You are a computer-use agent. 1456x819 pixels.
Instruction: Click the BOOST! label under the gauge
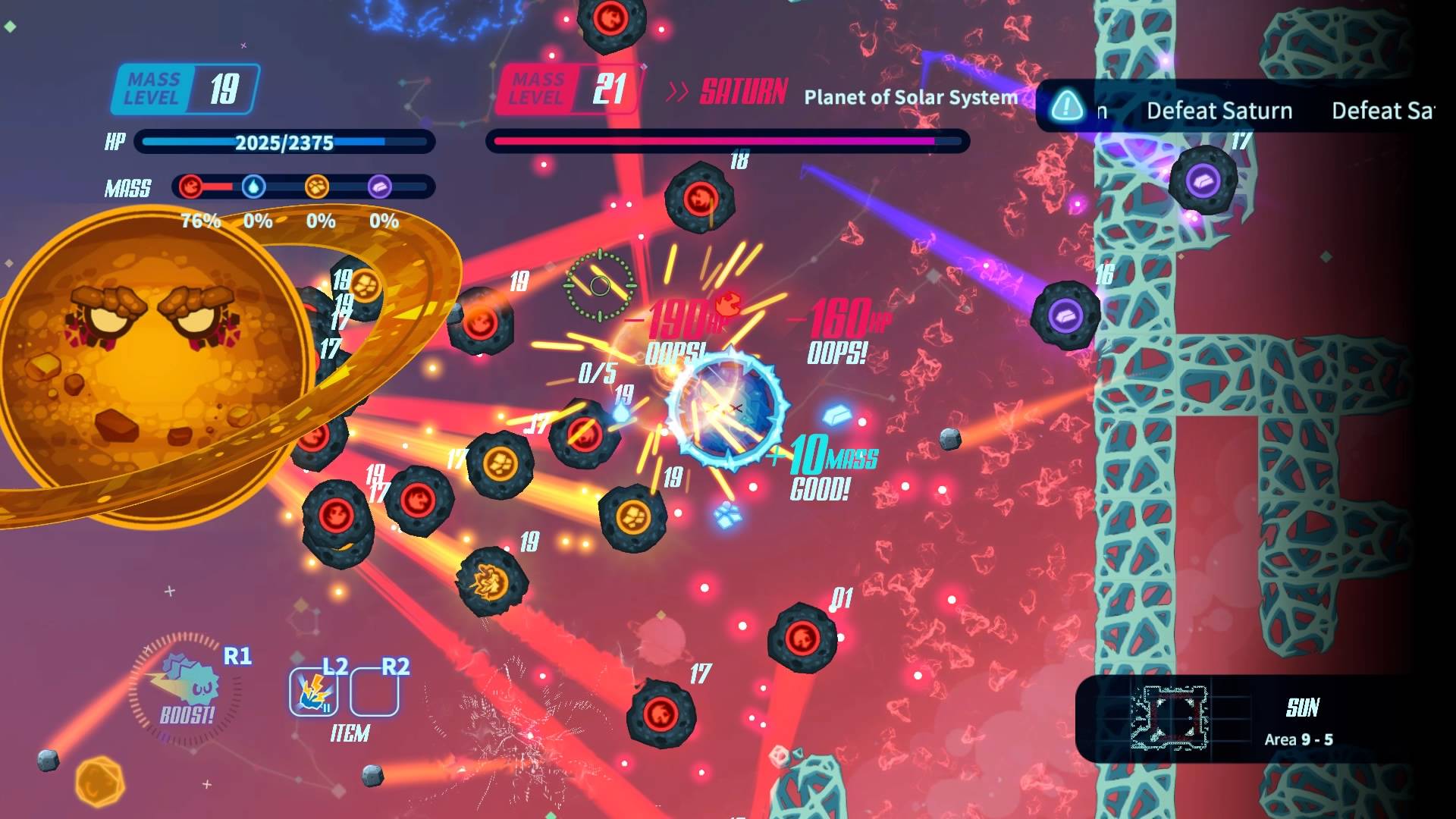click(x=187, y=714)
